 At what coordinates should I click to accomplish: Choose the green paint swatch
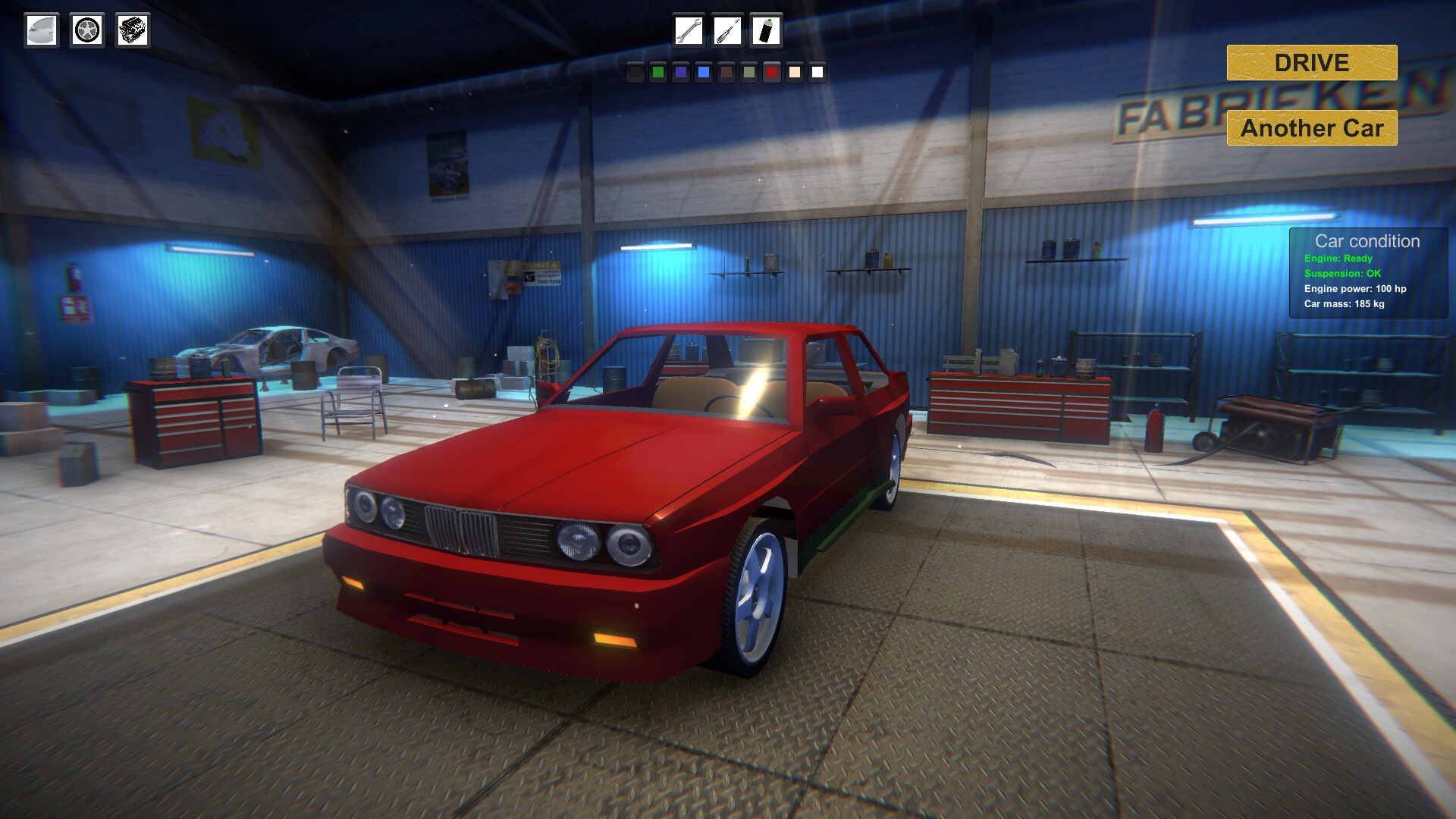(658, 74)
